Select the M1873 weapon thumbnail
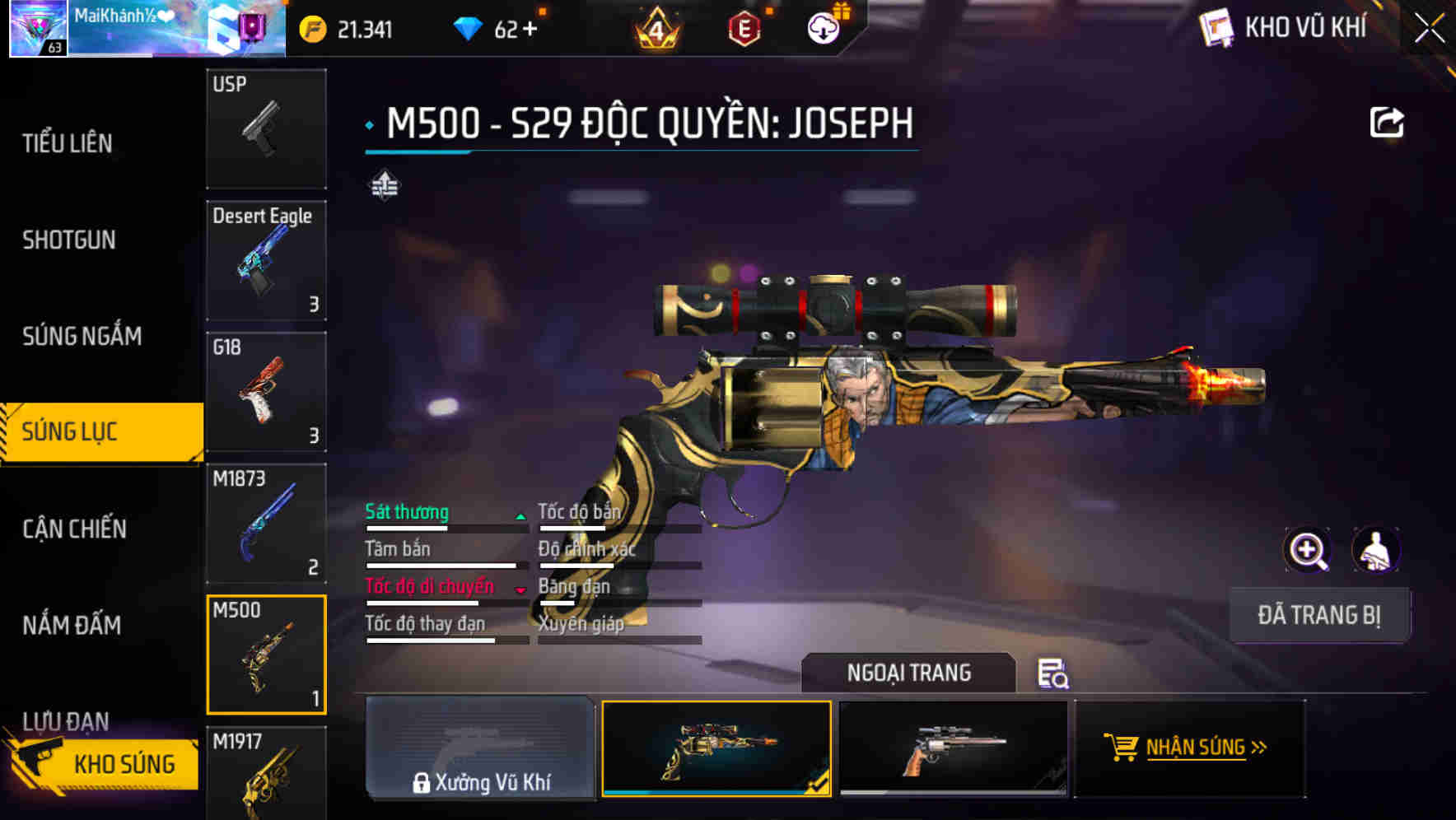The width and height of the screenshot is (1456, 820). (266, 524)
